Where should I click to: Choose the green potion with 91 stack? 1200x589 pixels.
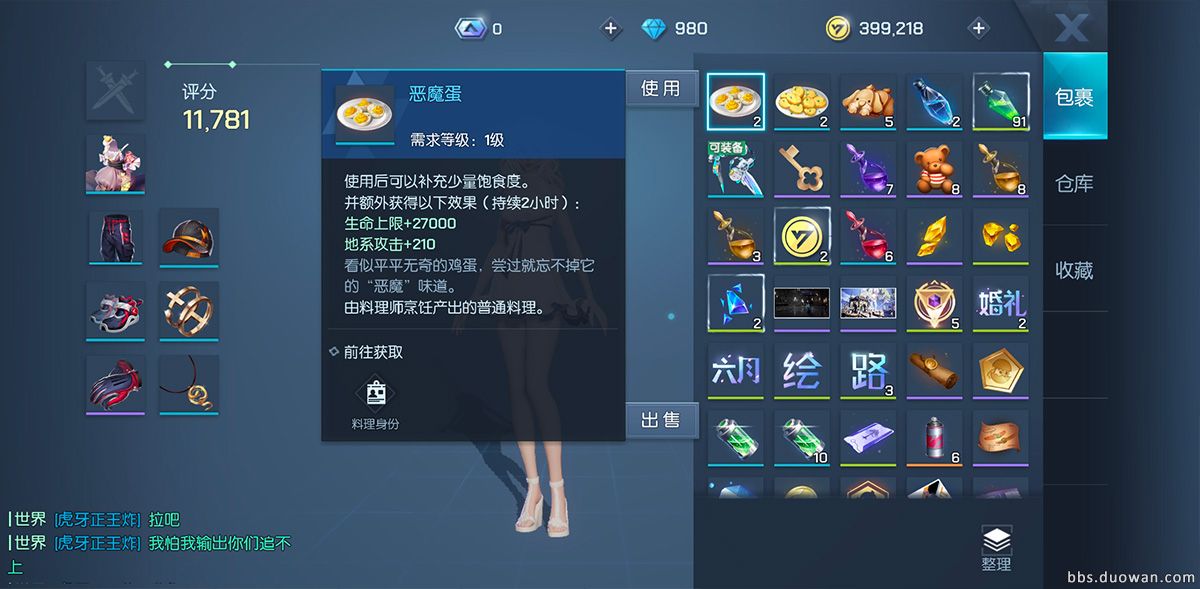(1000, 101)
